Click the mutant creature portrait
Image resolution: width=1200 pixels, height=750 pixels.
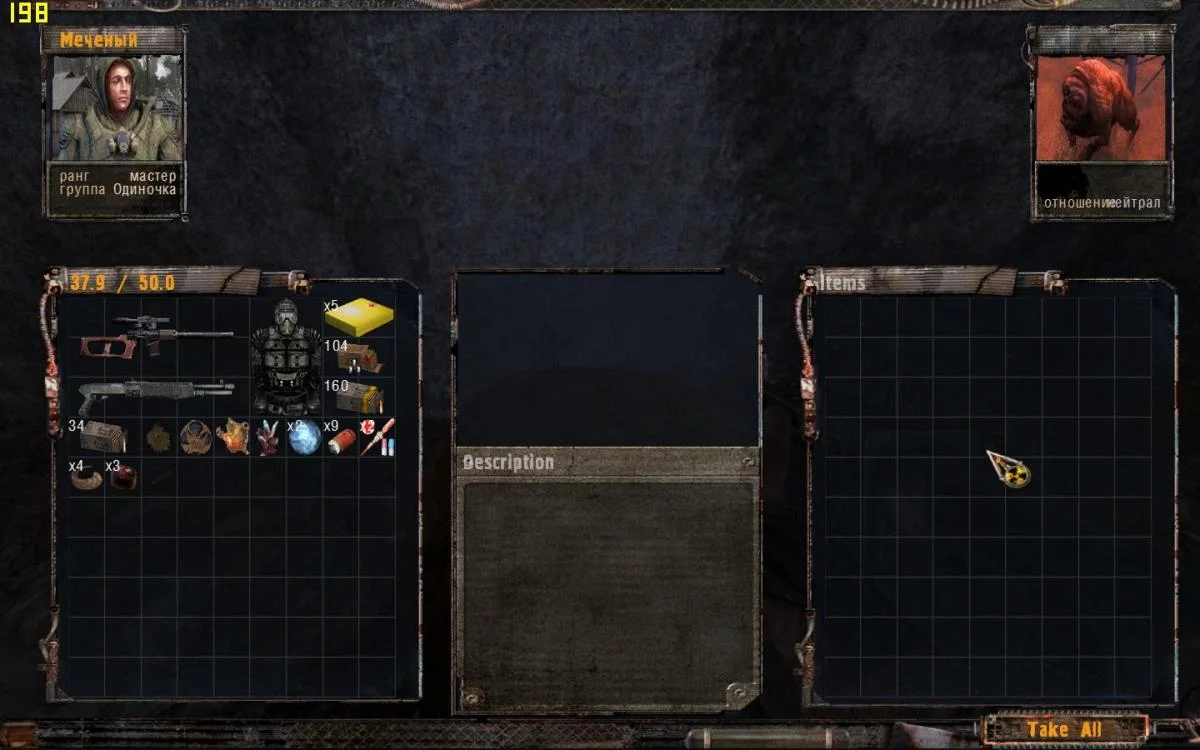click(1101, 108)
